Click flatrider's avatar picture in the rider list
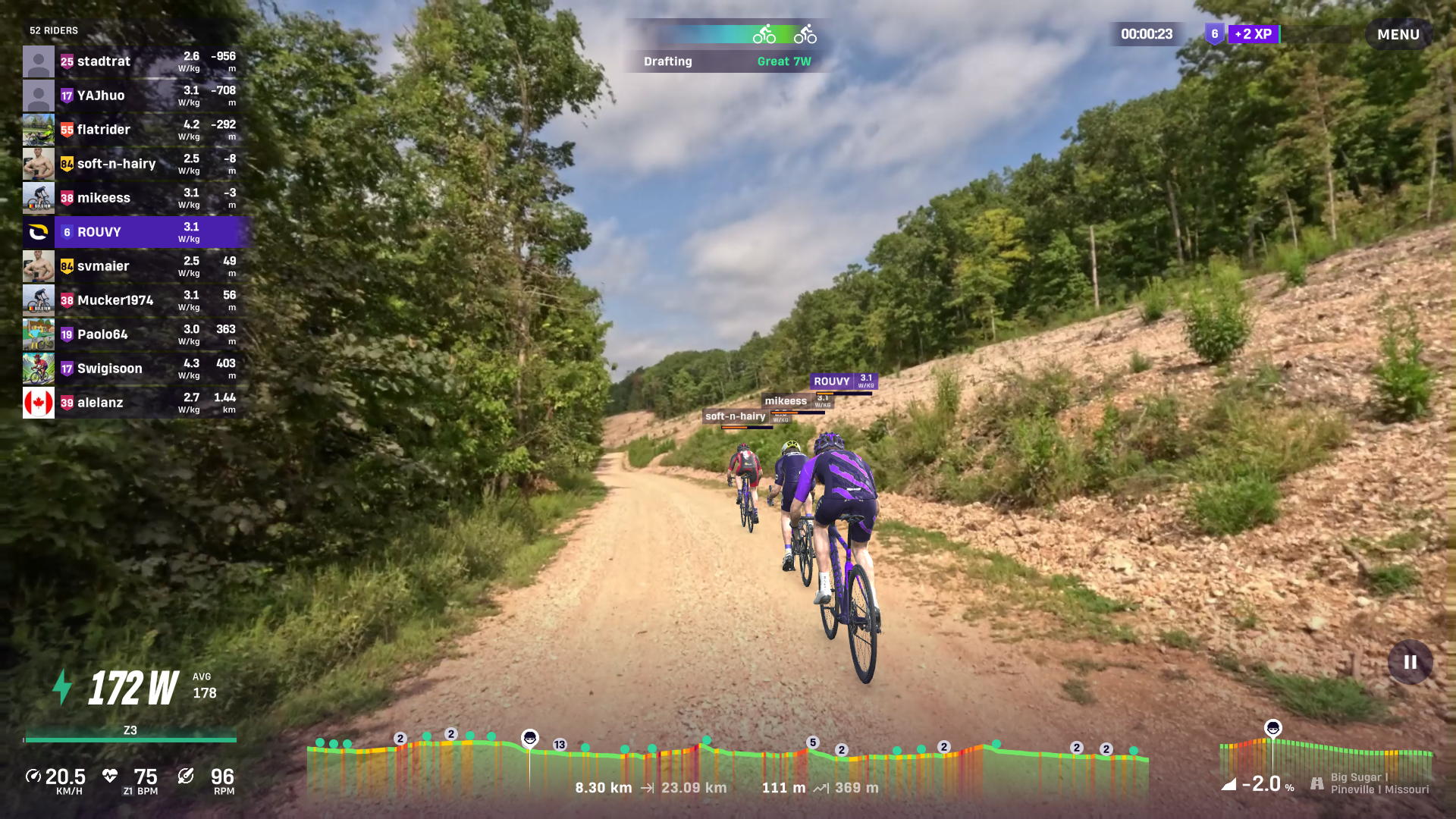Viewport: 1456px width, 819px height. [x=39, y=129]
